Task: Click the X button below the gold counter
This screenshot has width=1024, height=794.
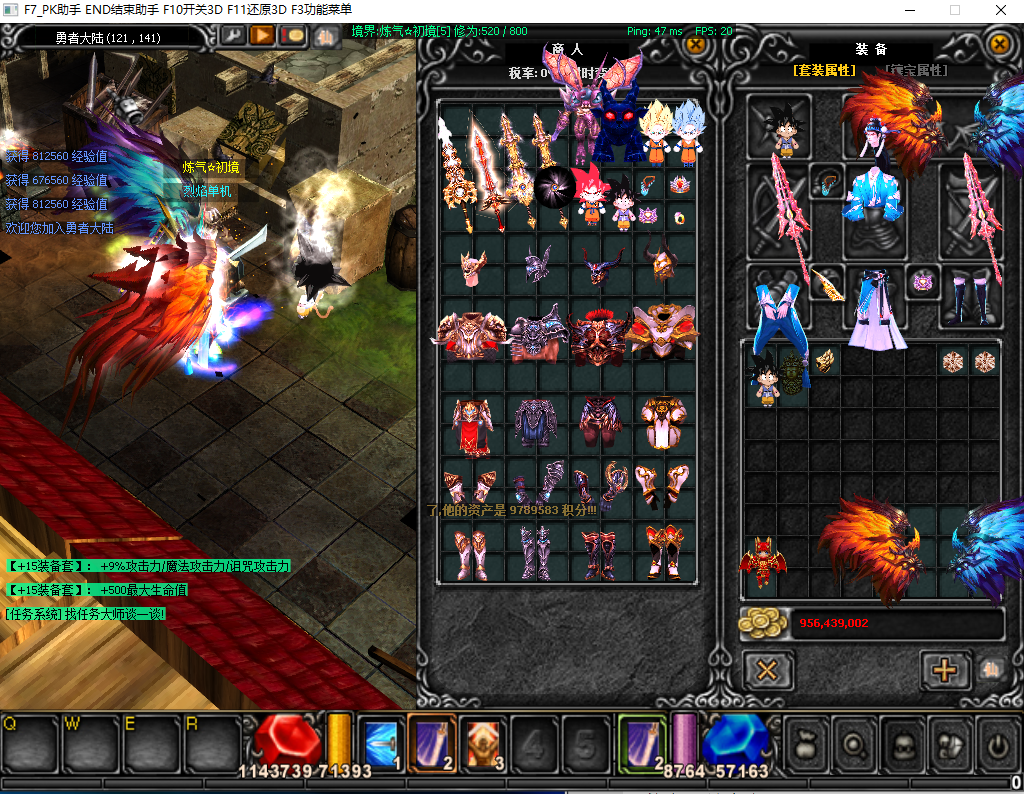Action: [767, 669]
